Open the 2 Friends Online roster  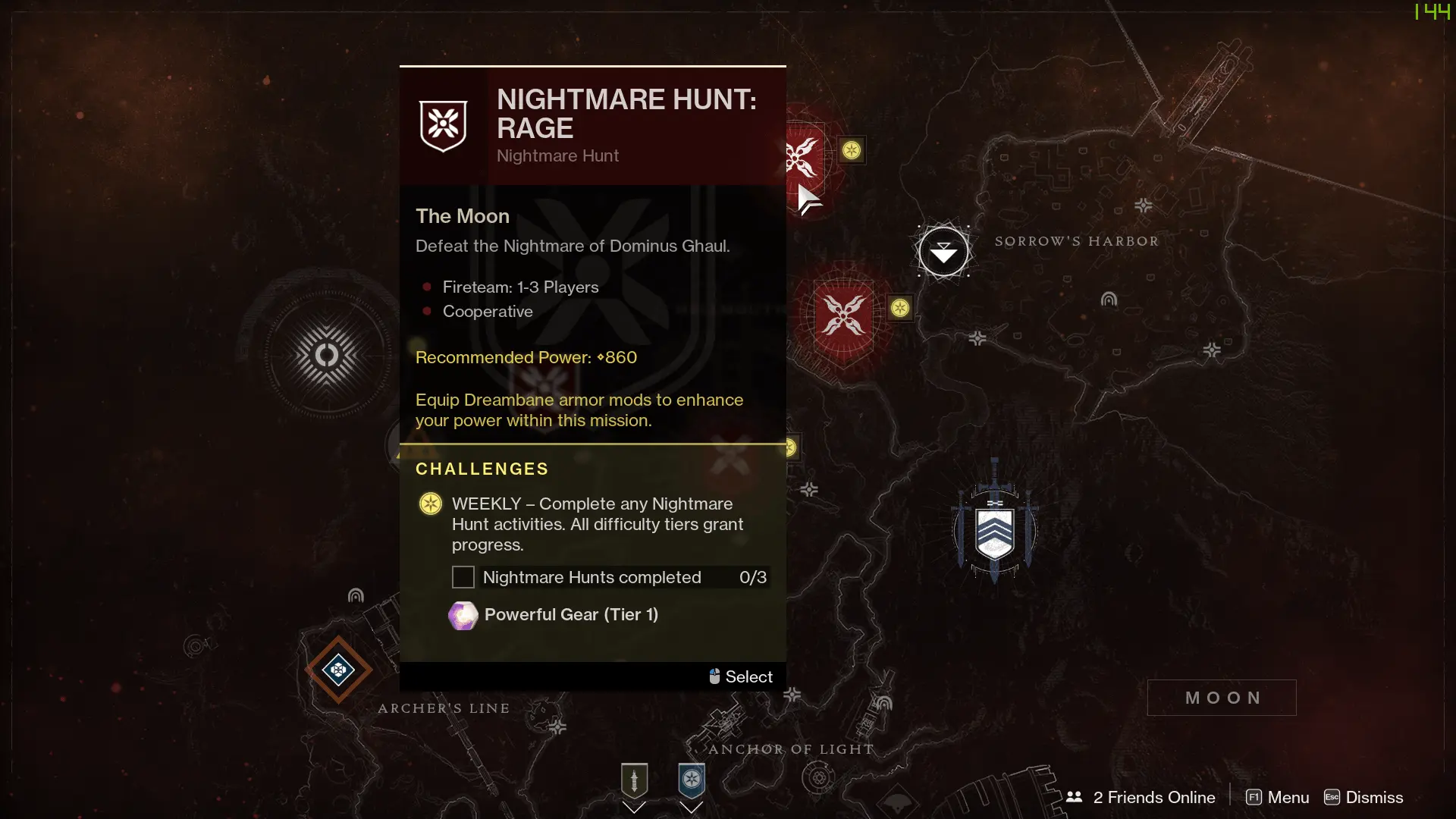(1142, 797)
